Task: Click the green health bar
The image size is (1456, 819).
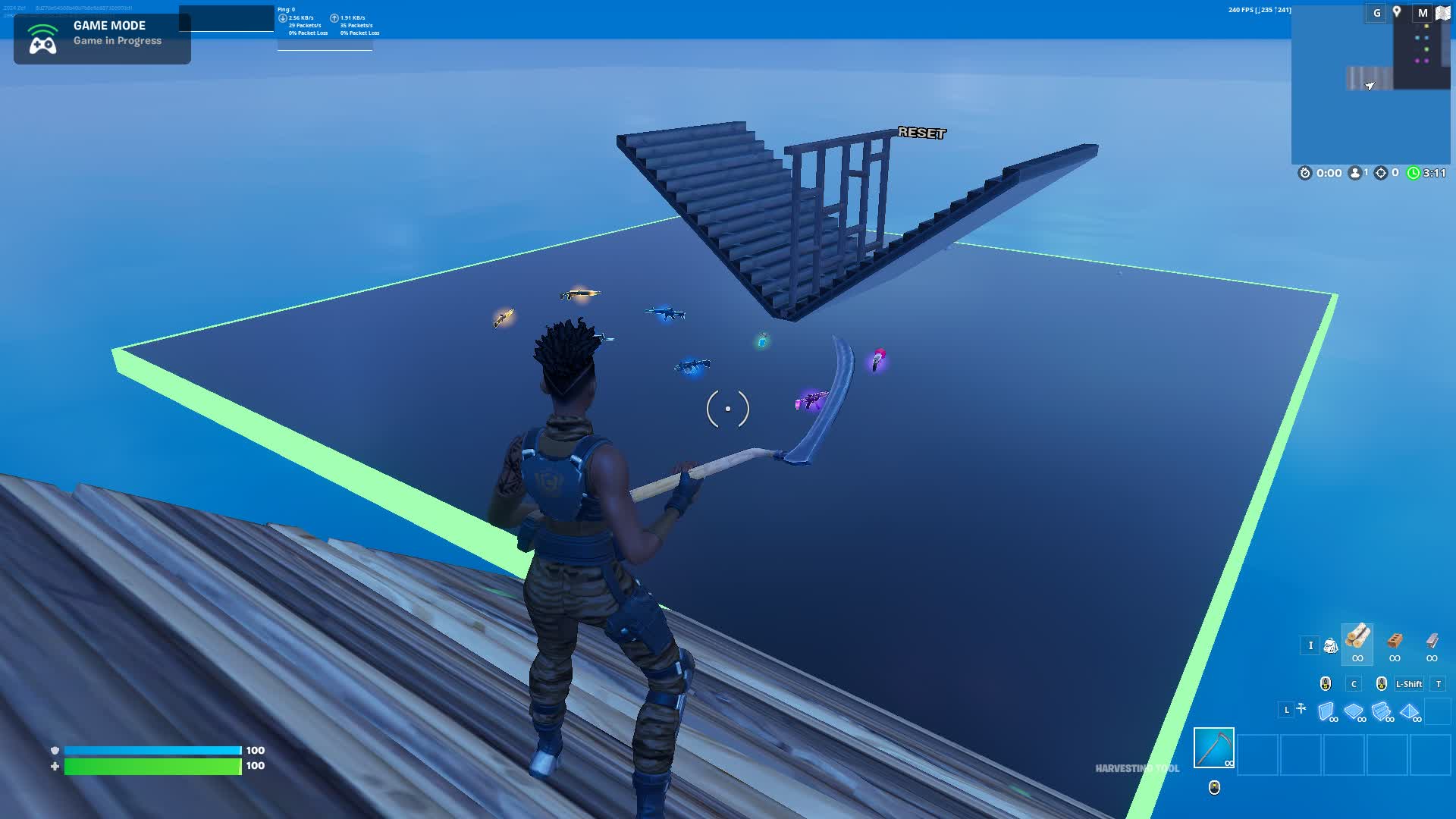Action: pyautogui.click(x=152, y=766)
